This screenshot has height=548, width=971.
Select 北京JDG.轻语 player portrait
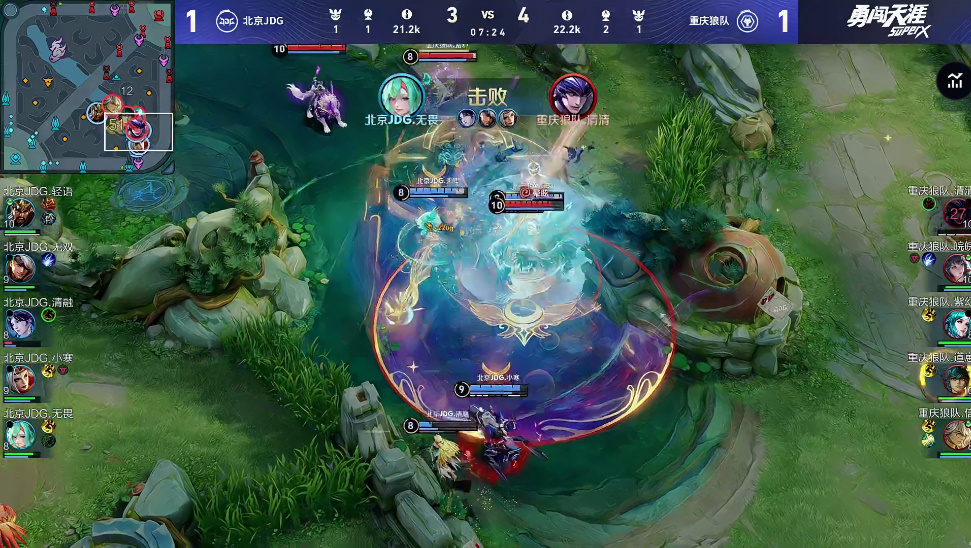(20, 214)
